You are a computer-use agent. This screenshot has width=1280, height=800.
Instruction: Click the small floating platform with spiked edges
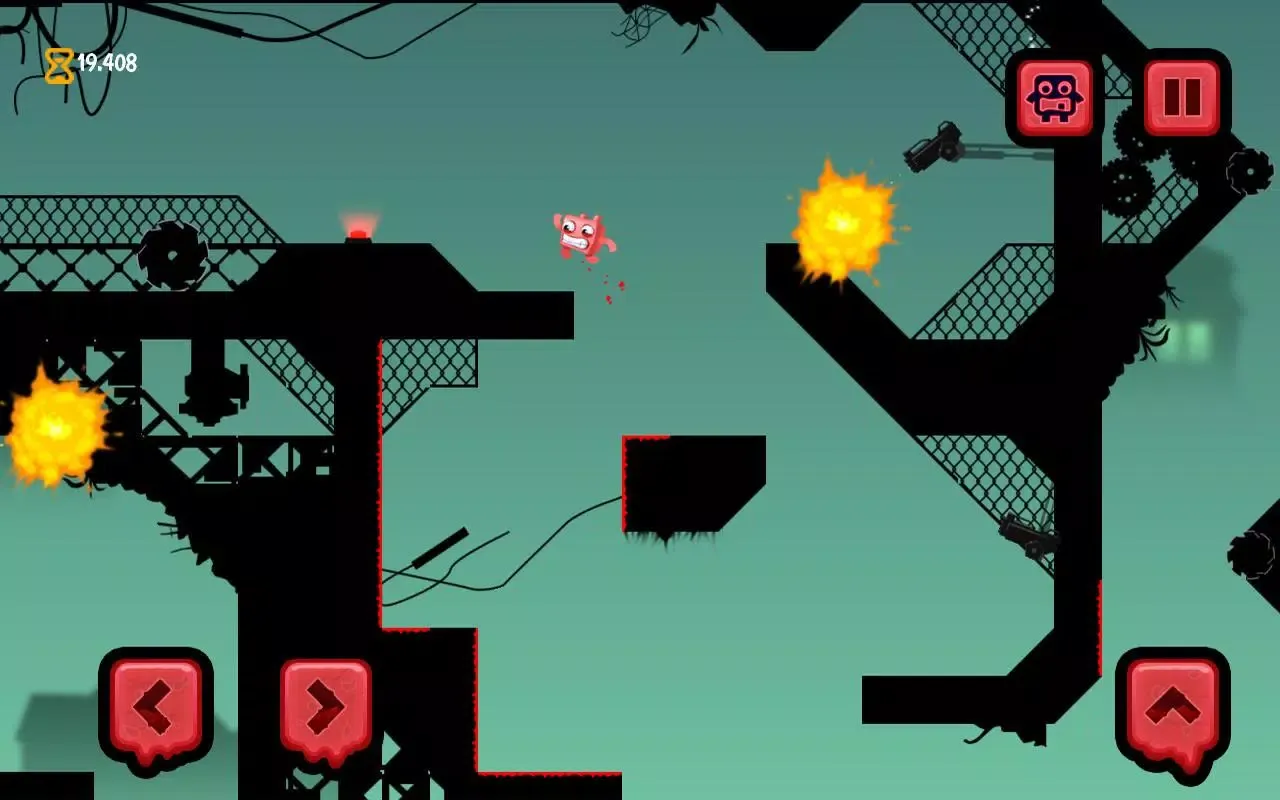pos(690,480)
